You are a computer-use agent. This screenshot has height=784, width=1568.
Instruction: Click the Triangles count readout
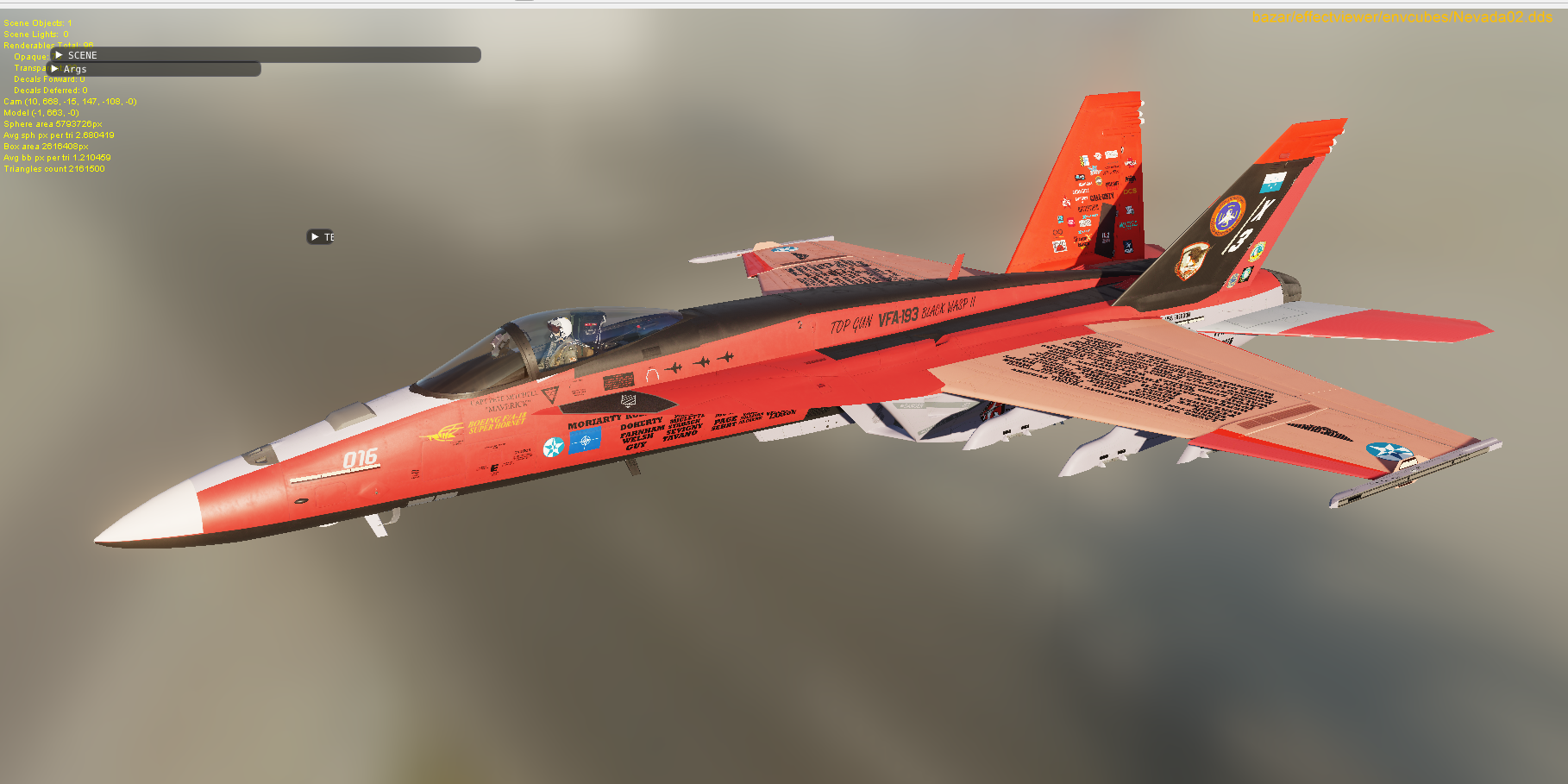[54, 168]
